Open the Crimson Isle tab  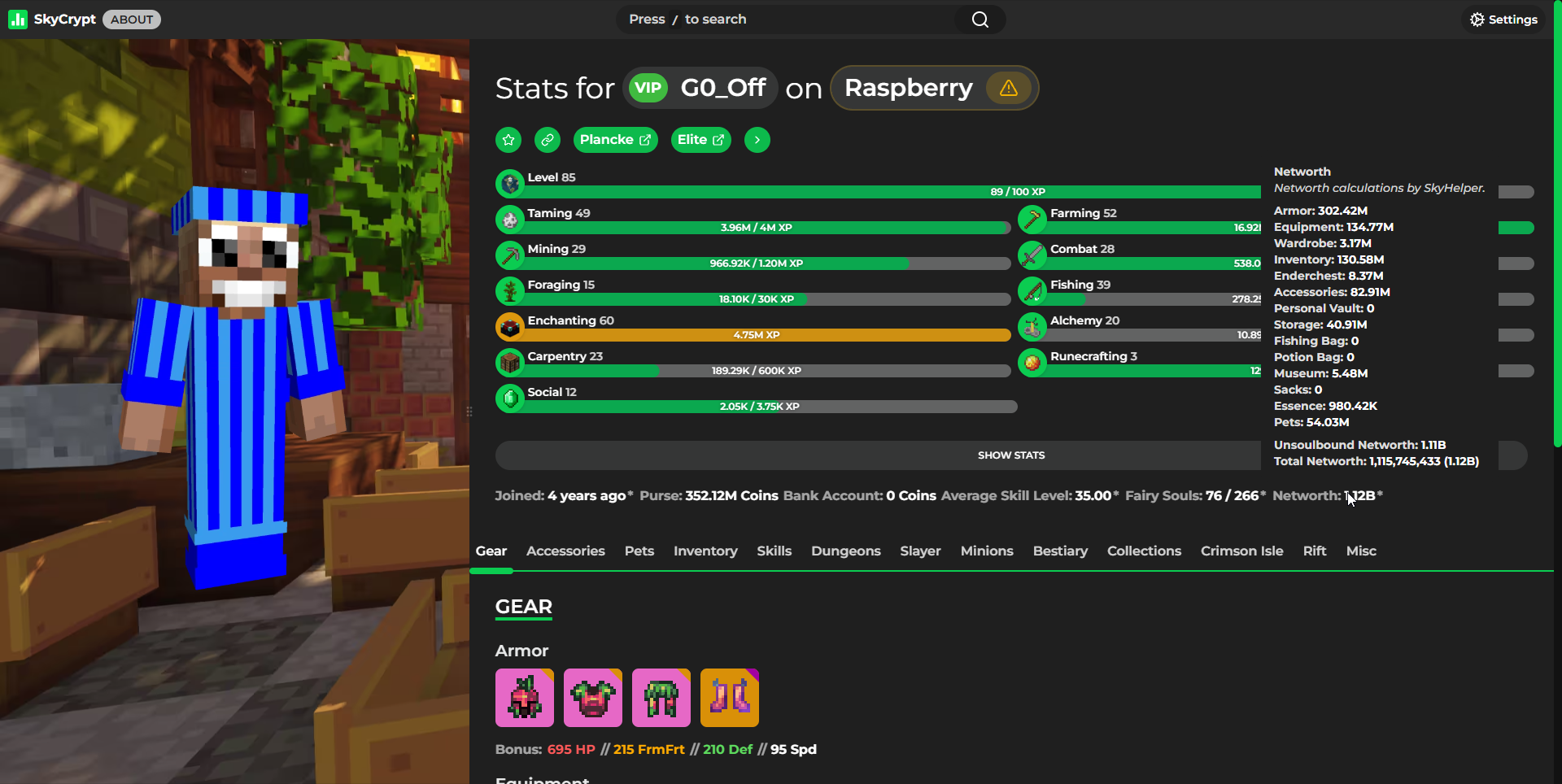click(x=1241, y=551)
